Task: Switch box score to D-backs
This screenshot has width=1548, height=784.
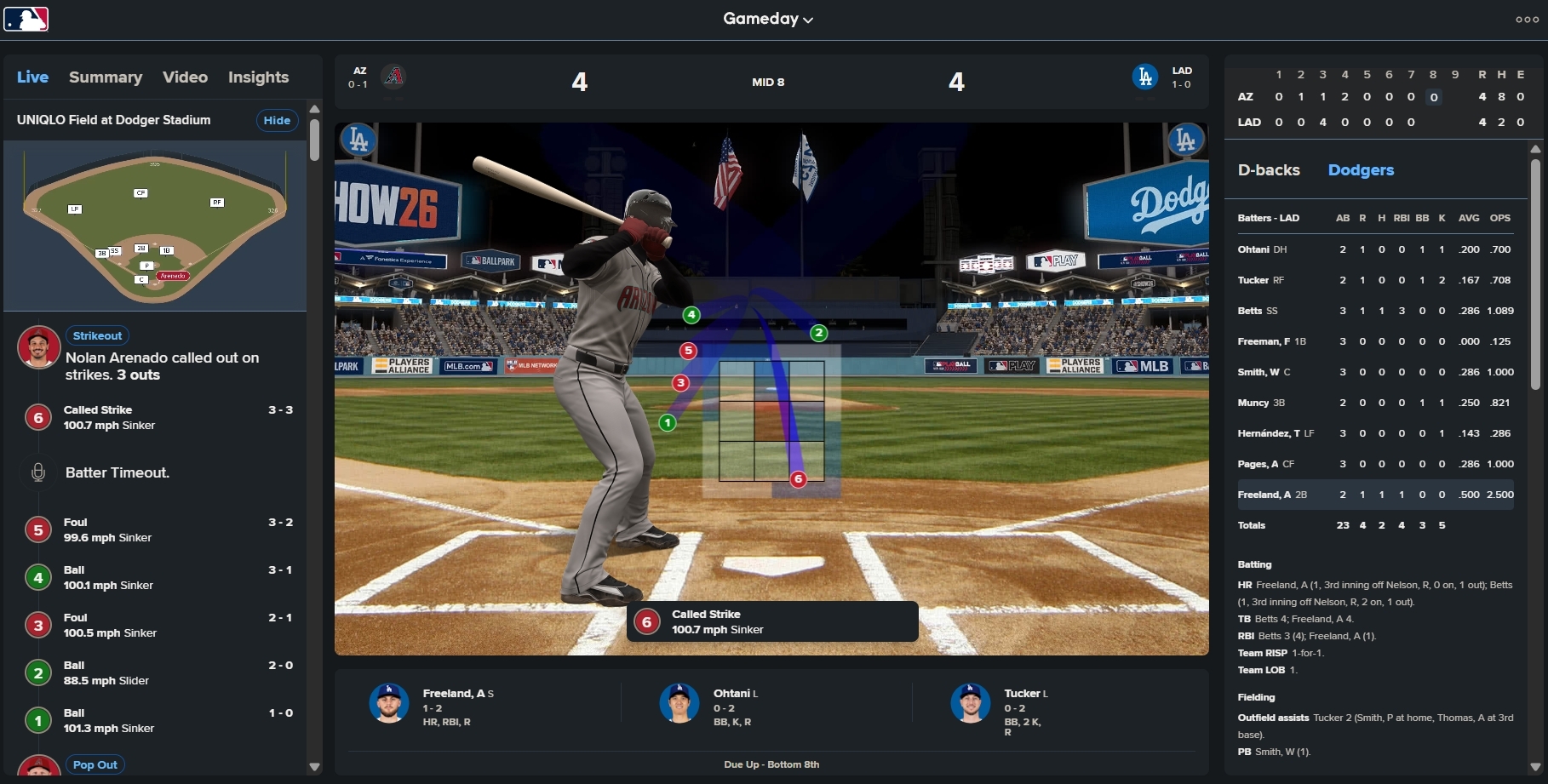Action: (1269, 170)
